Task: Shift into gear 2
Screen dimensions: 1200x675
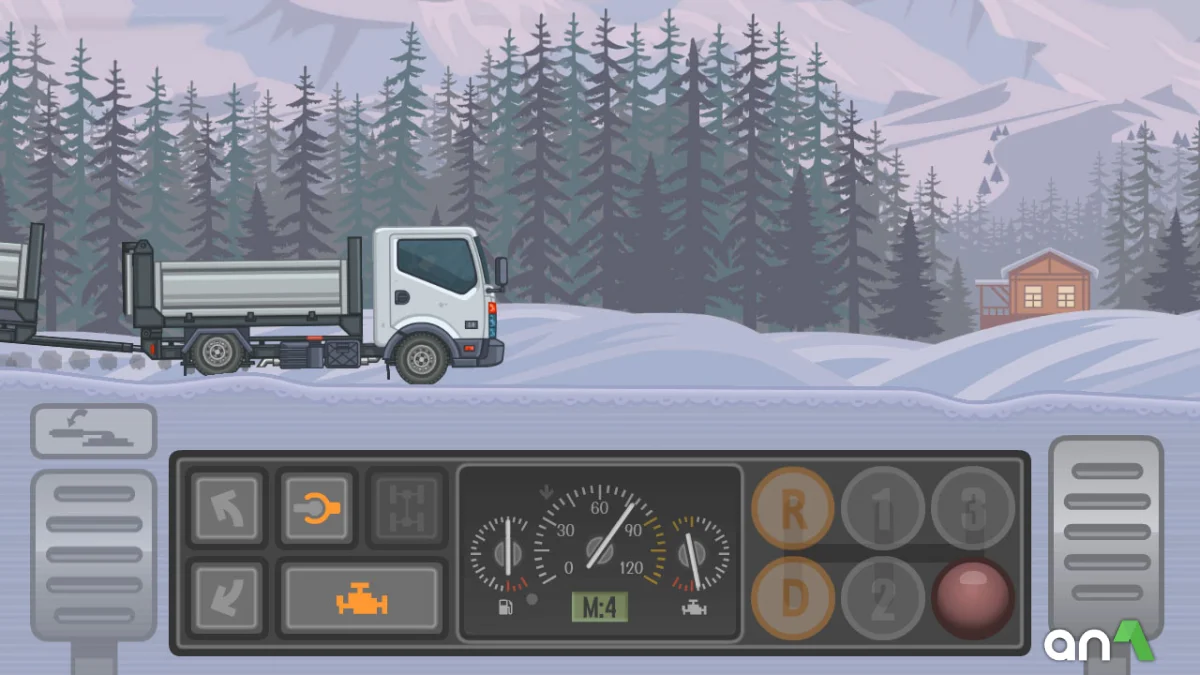Action: coord(882,598)
